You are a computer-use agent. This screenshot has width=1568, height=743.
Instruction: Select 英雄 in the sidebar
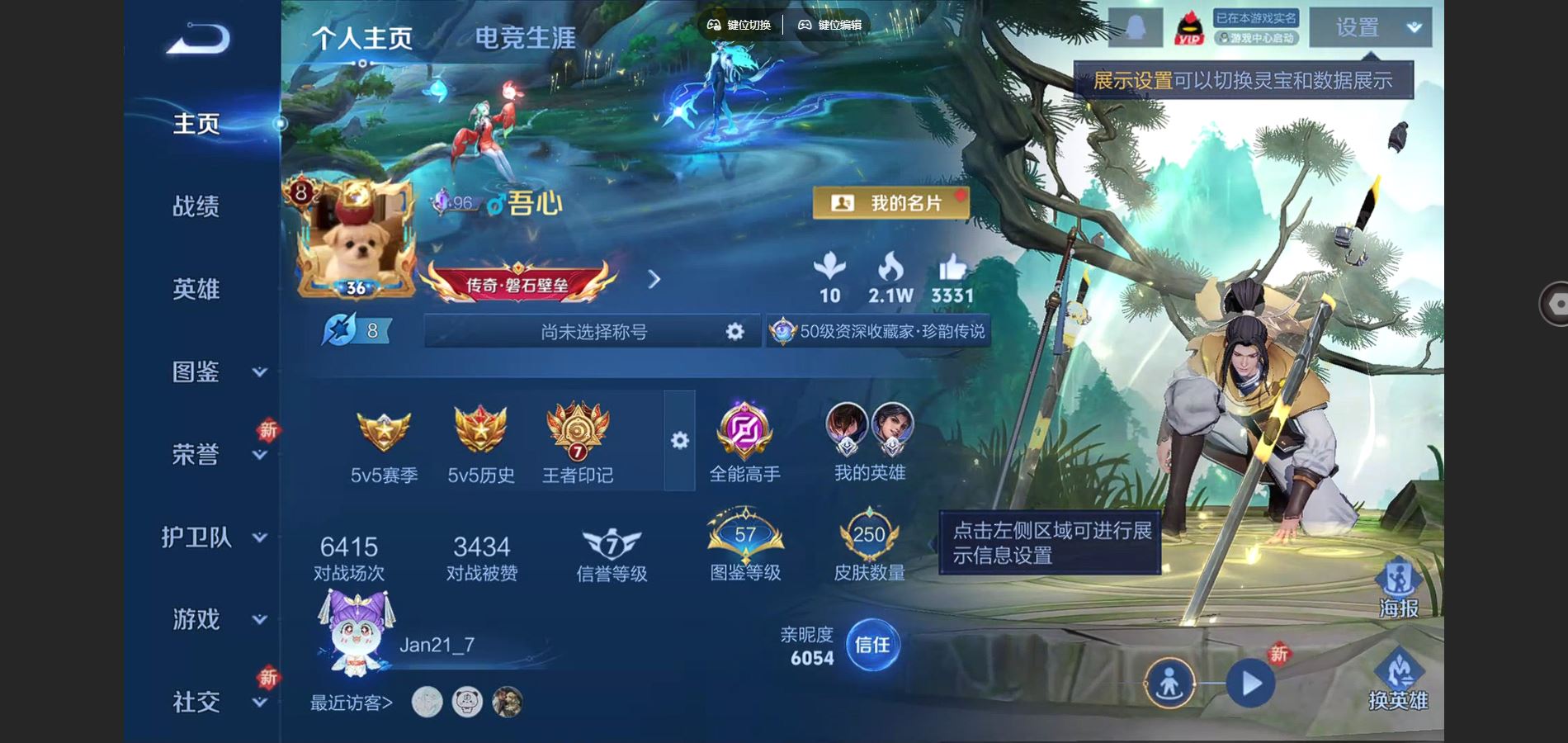(x=196, y=289)
